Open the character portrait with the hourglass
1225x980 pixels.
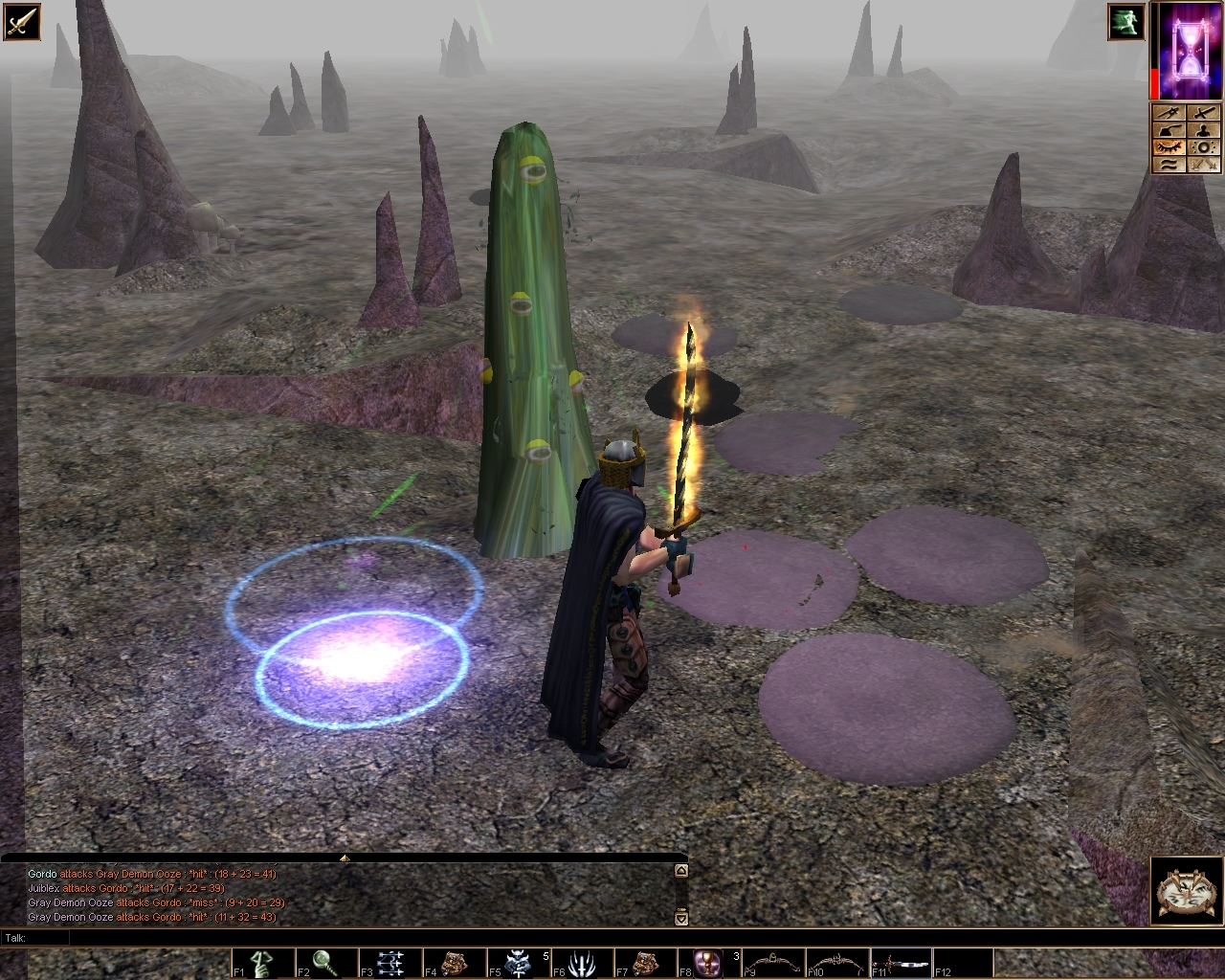click(x=1187, y=49)
